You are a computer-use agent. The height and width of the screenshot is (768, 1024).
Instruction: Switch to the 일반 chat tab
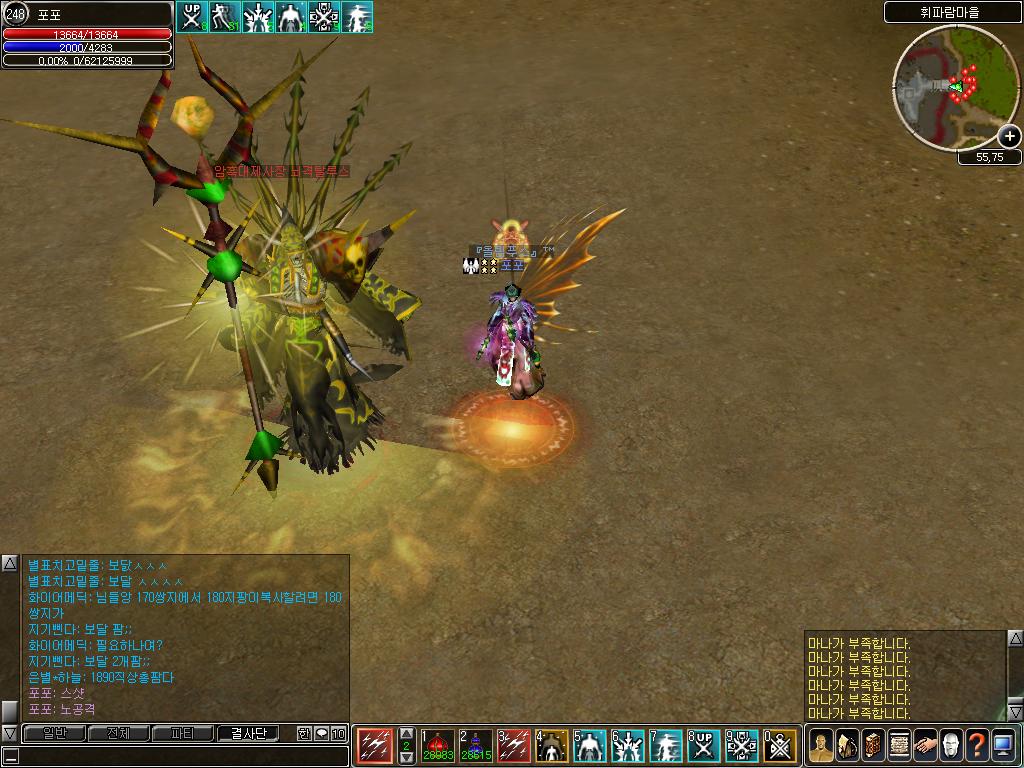click(54, 734)
